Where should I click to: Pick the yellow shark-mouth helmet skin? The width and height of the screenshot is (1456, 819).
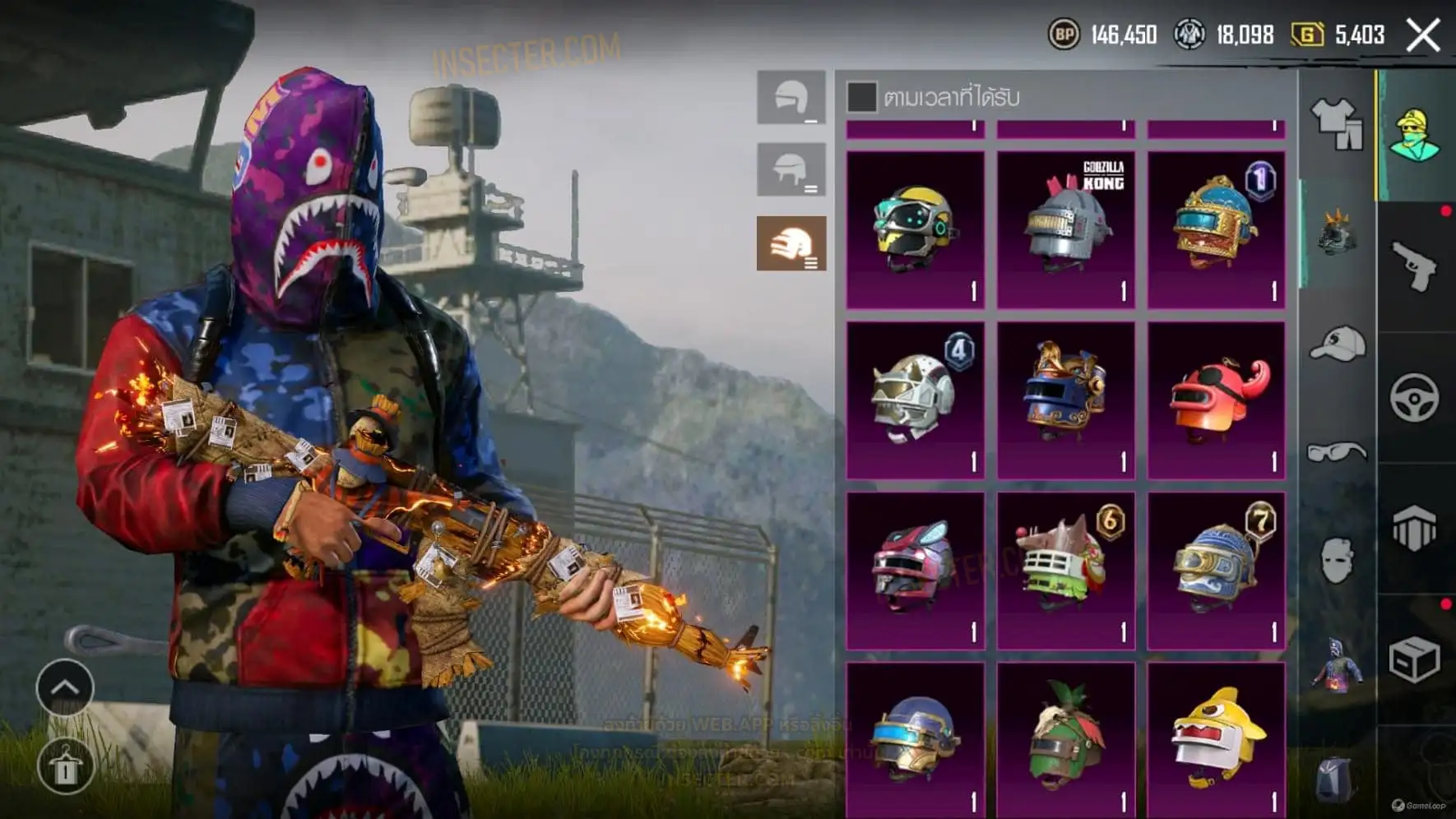point(1216,740)
